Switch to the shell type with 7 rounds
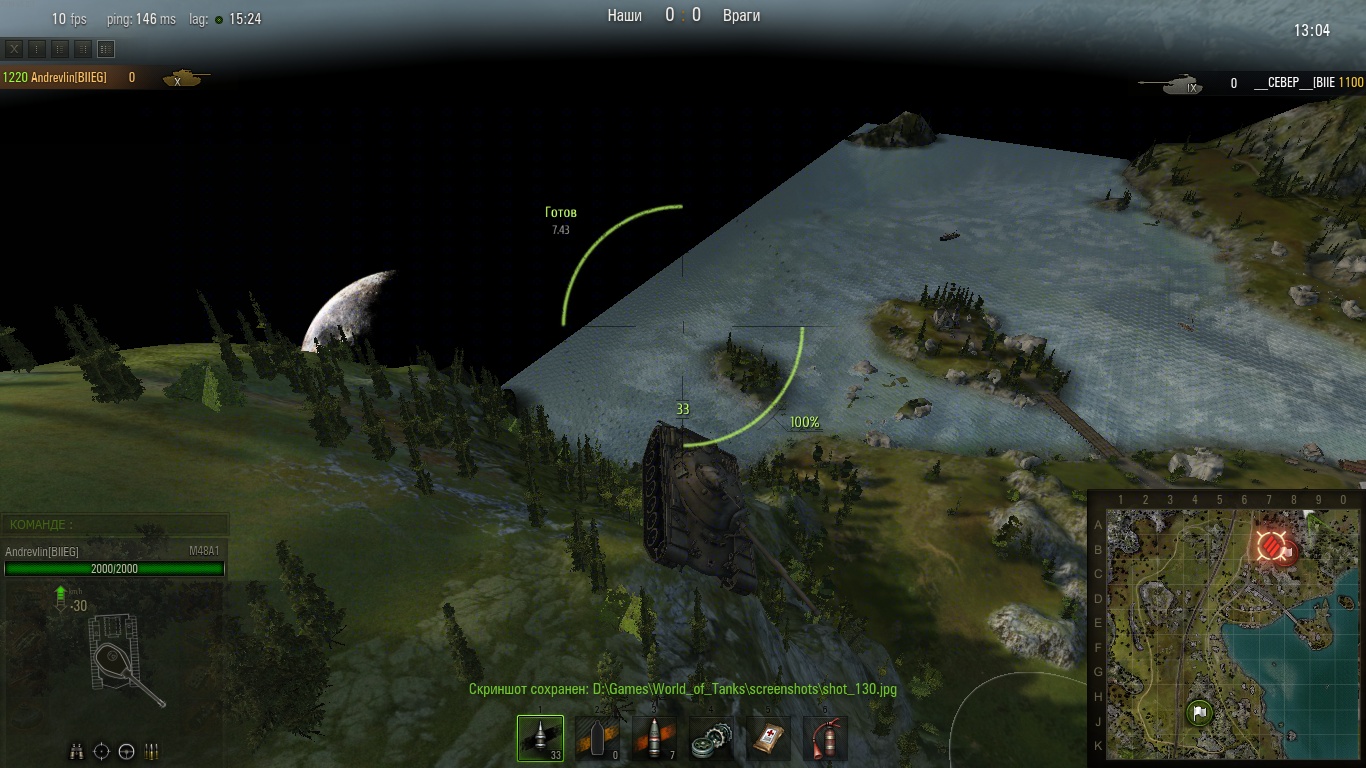 click(654, 738)
